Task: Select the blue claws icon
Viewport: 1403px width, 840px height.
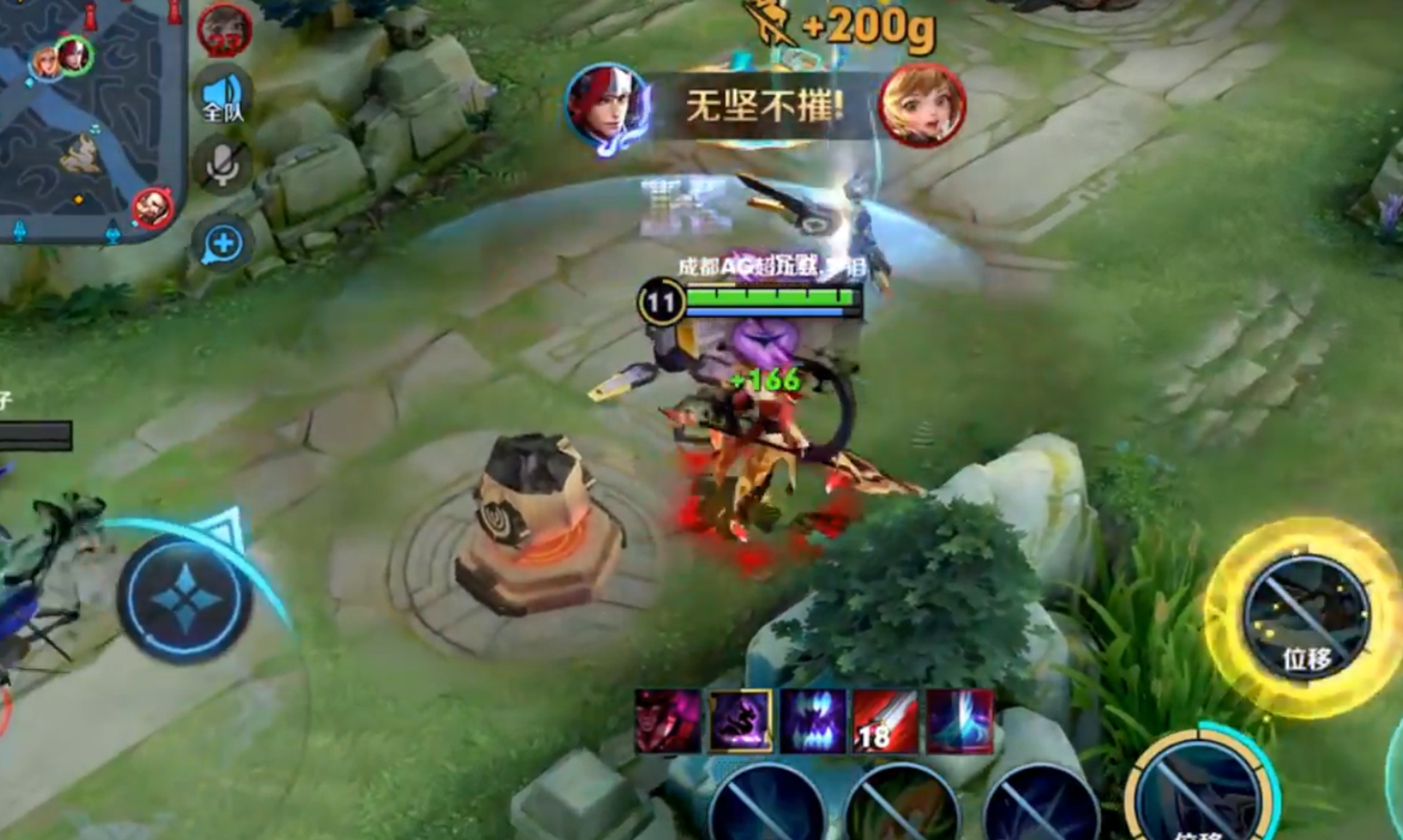Action: [813, 721]
